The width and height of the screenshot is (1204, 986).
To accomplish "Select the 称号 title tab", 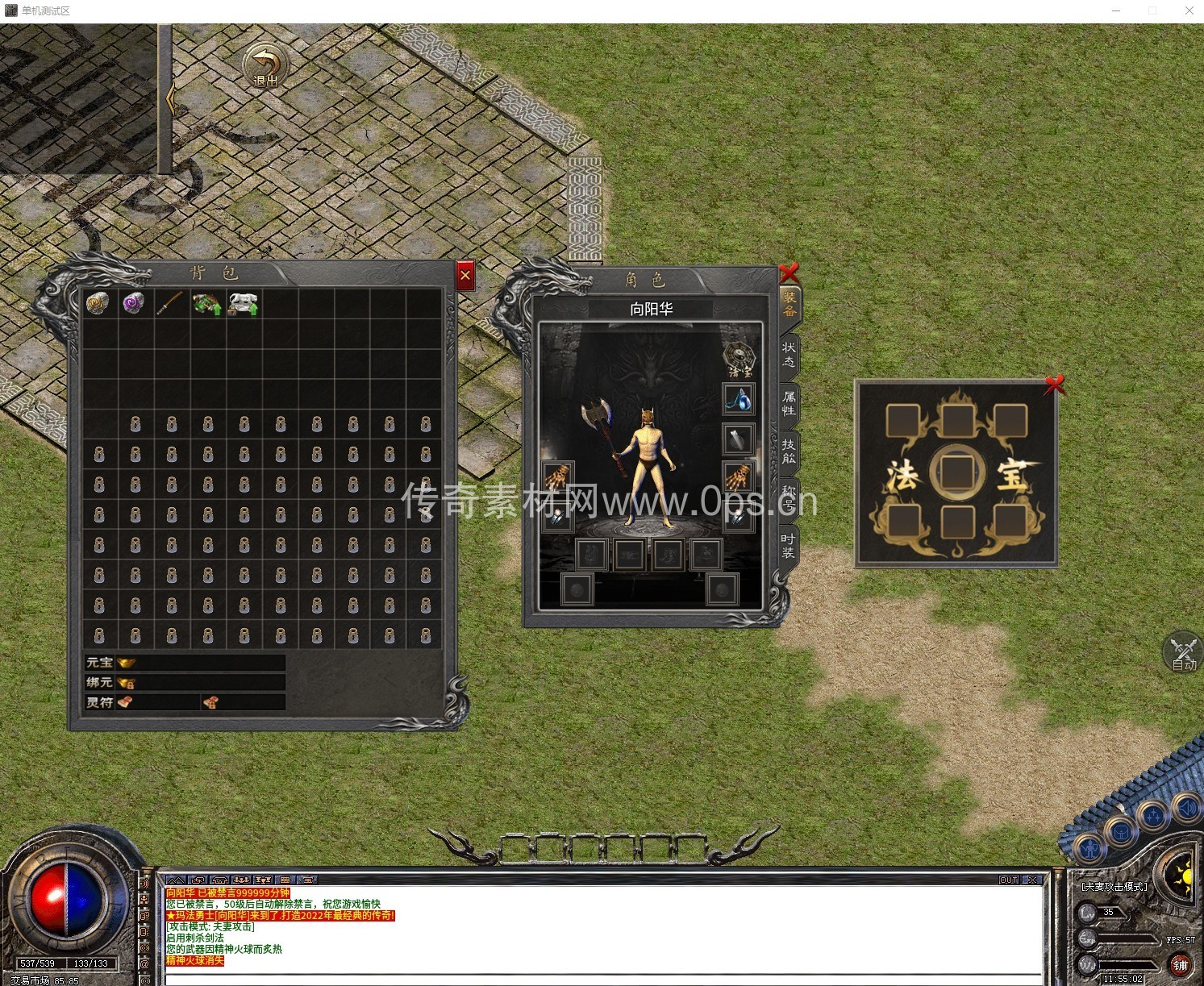I will 788,497.
